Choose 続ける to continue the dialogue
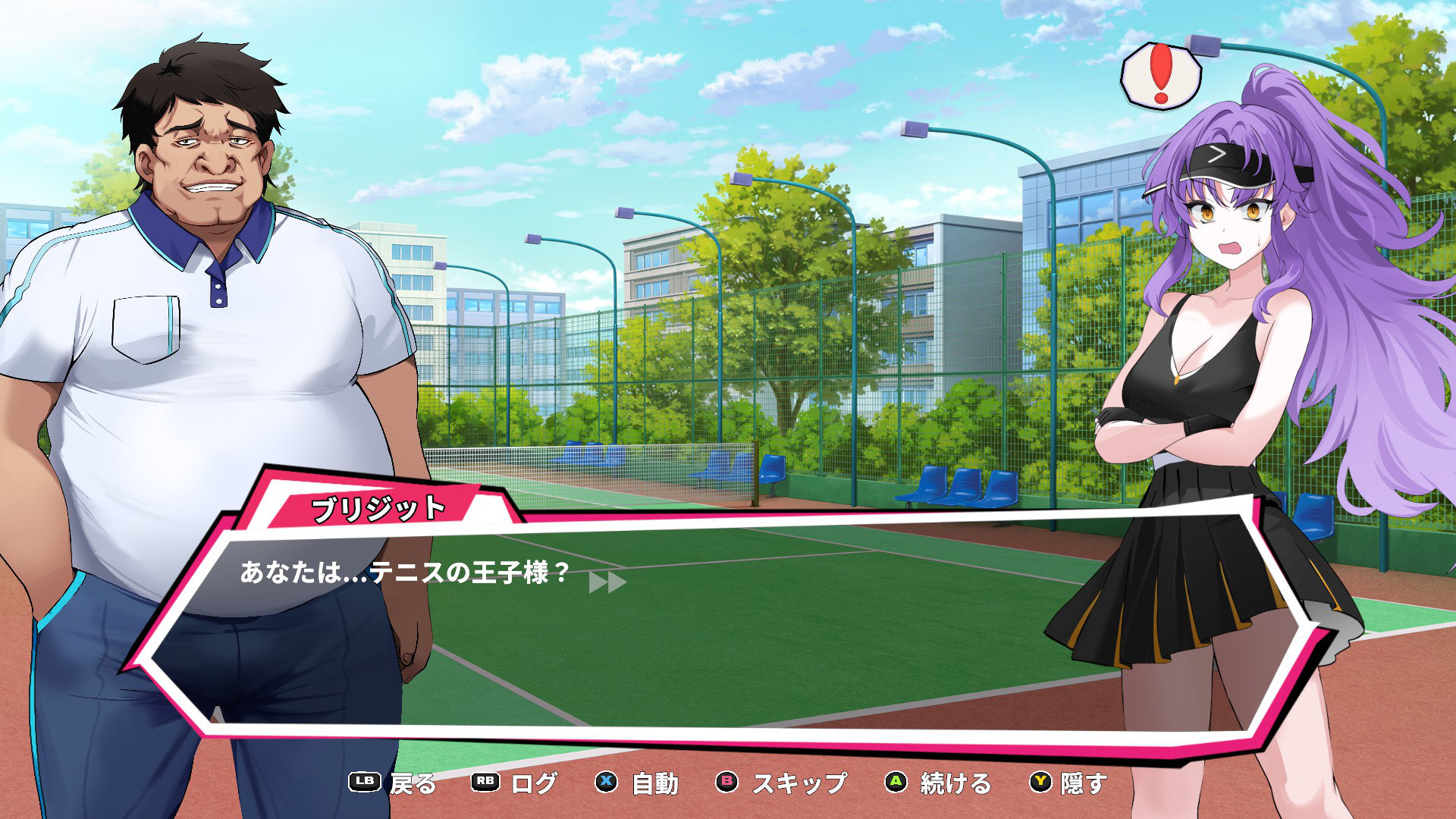The image size is (1456, 819). (955, 783)
